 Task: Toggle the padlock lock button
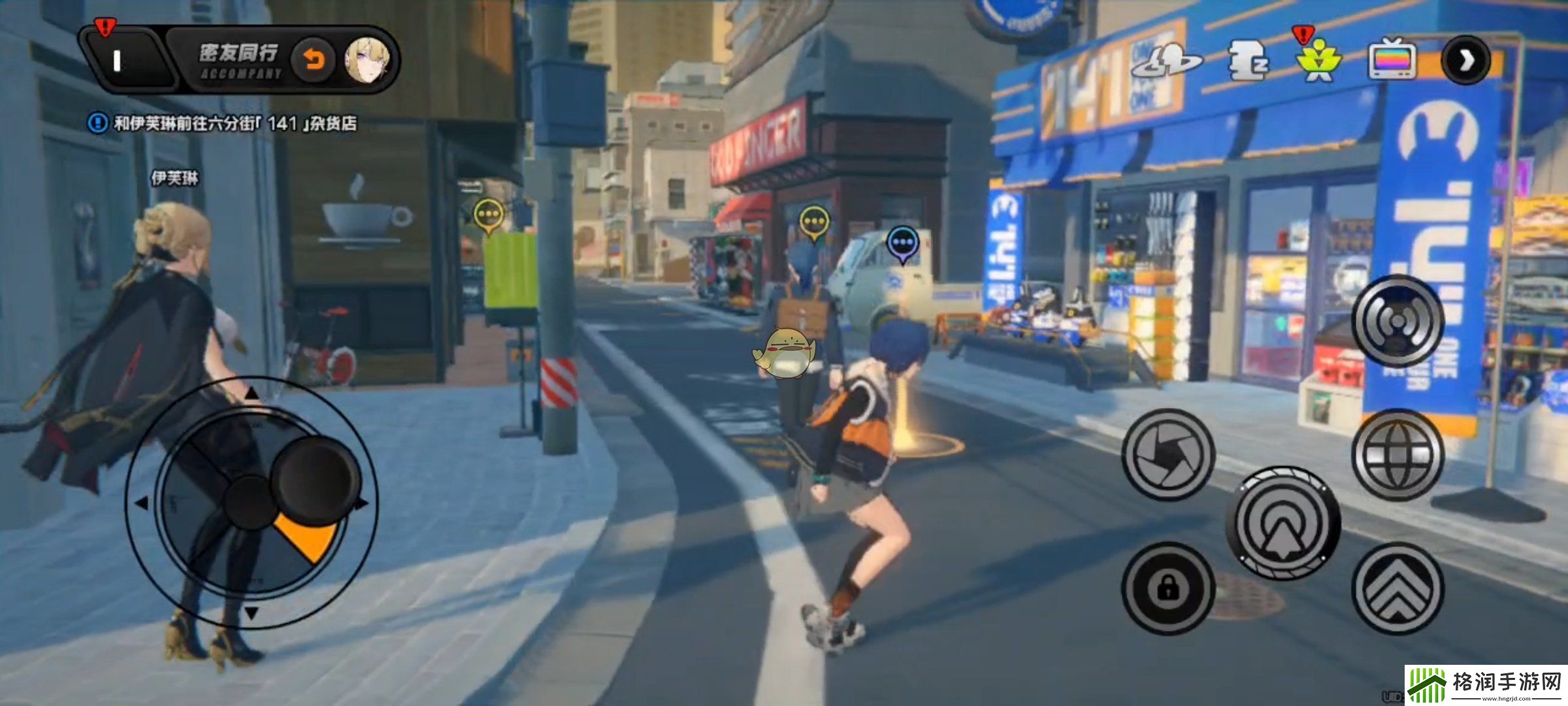[1168, 588]
